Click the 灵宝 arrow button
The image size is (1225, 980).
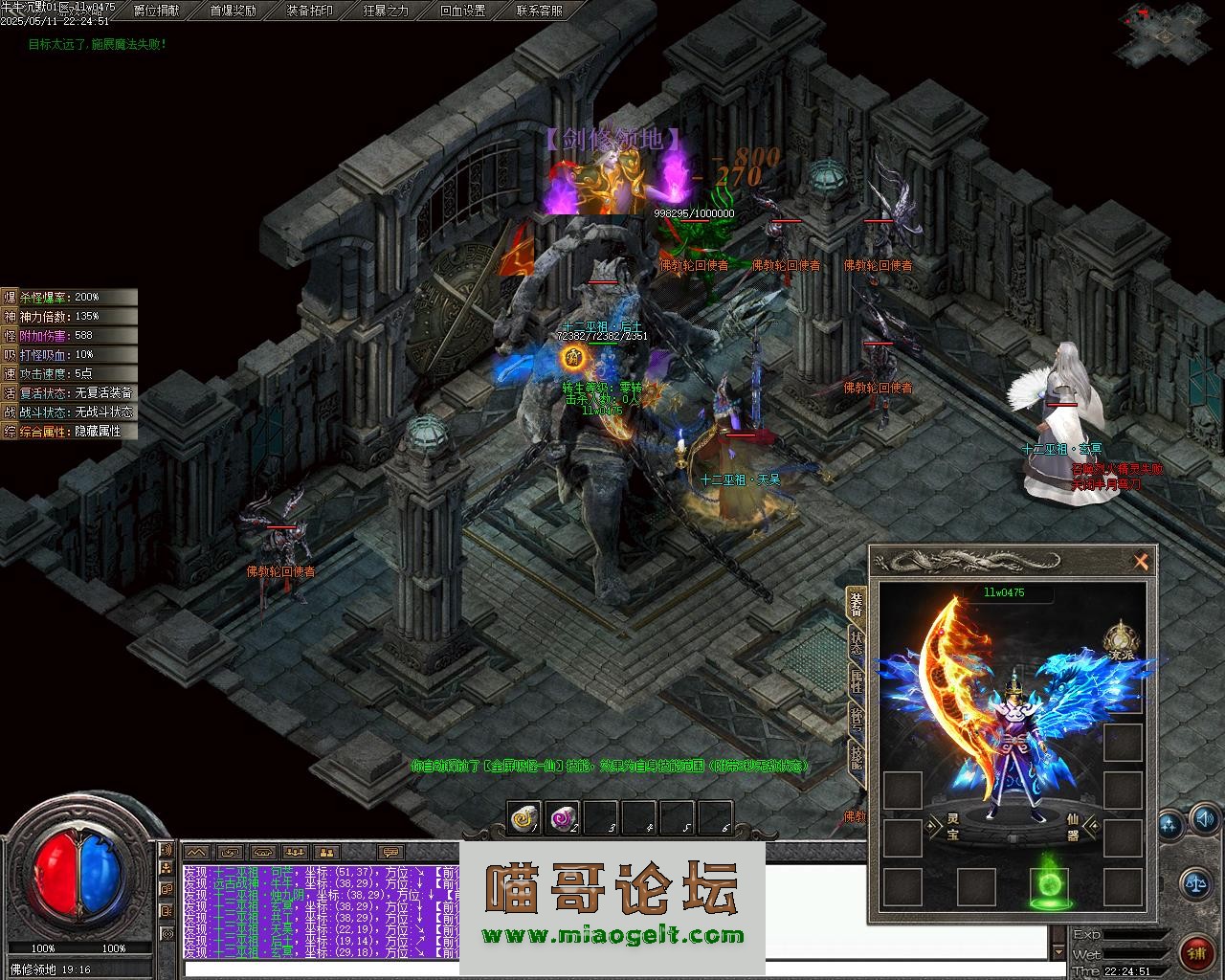(x=934, y=826)
